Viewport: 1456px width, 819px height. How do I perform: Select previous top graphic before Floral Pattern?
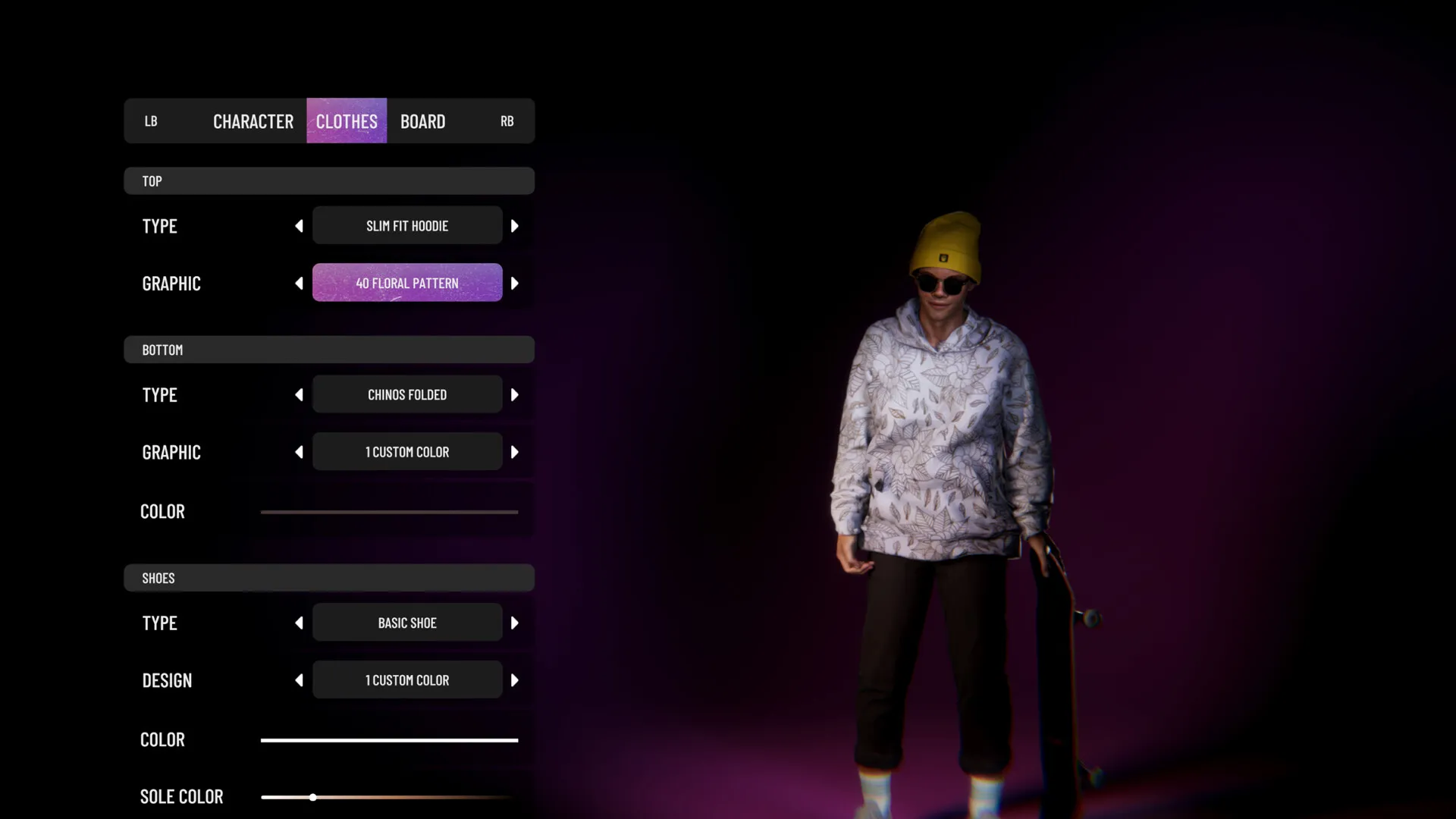(x=299, y=284)
